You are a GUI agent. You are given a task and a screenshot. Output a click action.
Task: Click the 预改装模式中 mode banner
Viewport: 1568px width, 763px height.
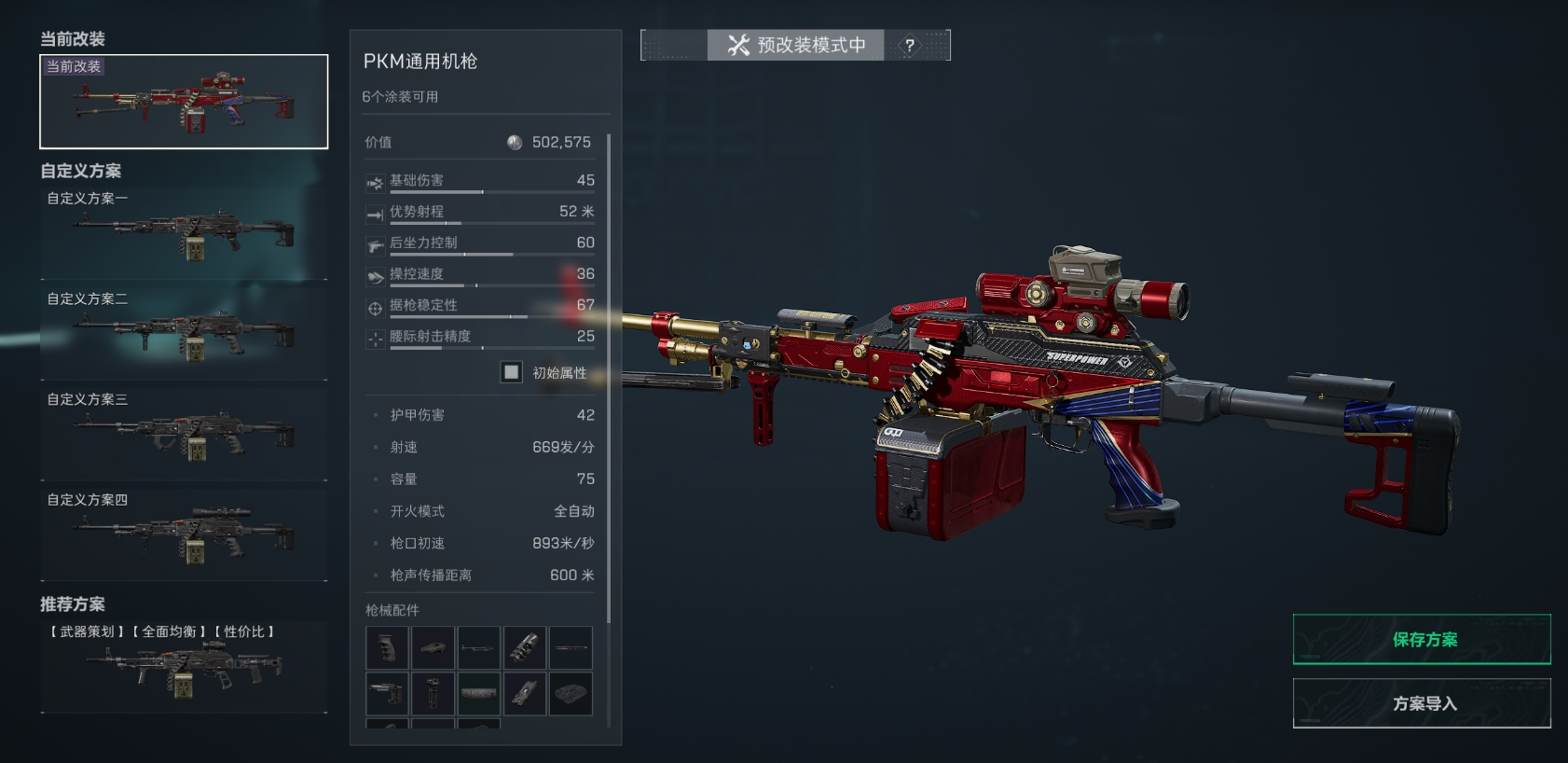[x=796, y=45]
